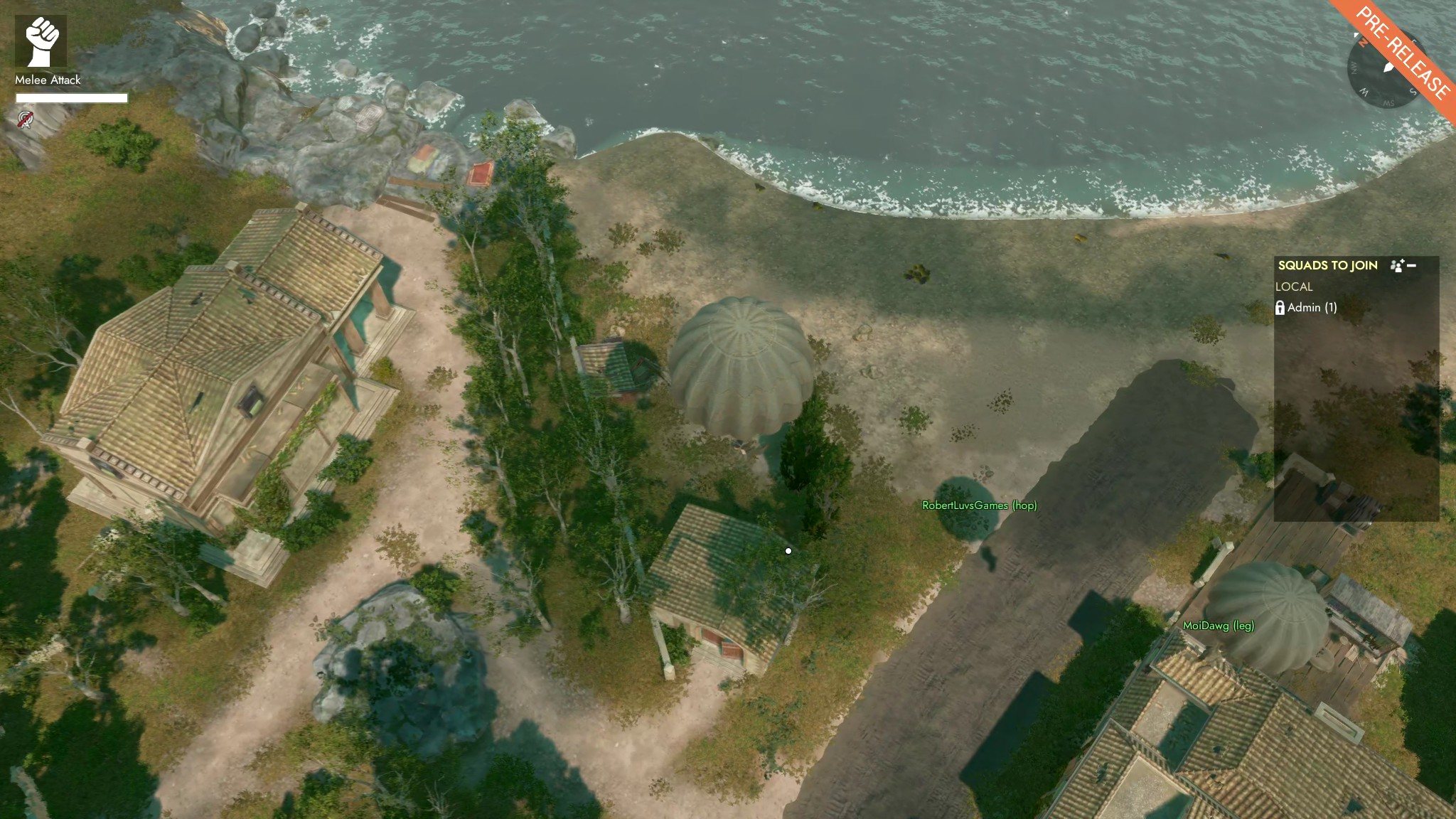
Task: Click the create-a-squad icon in the squads panel
Action: (x=1396, y=265)
